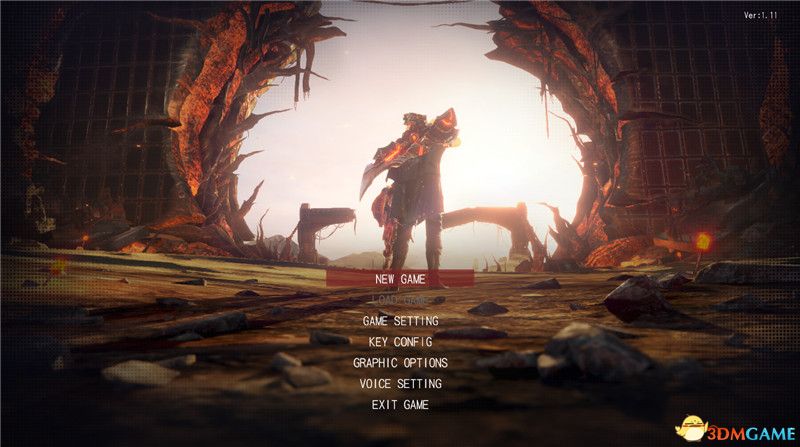800x447 pixels.
Task: Click Exit Game to quit
Action: tap(400, 405)
